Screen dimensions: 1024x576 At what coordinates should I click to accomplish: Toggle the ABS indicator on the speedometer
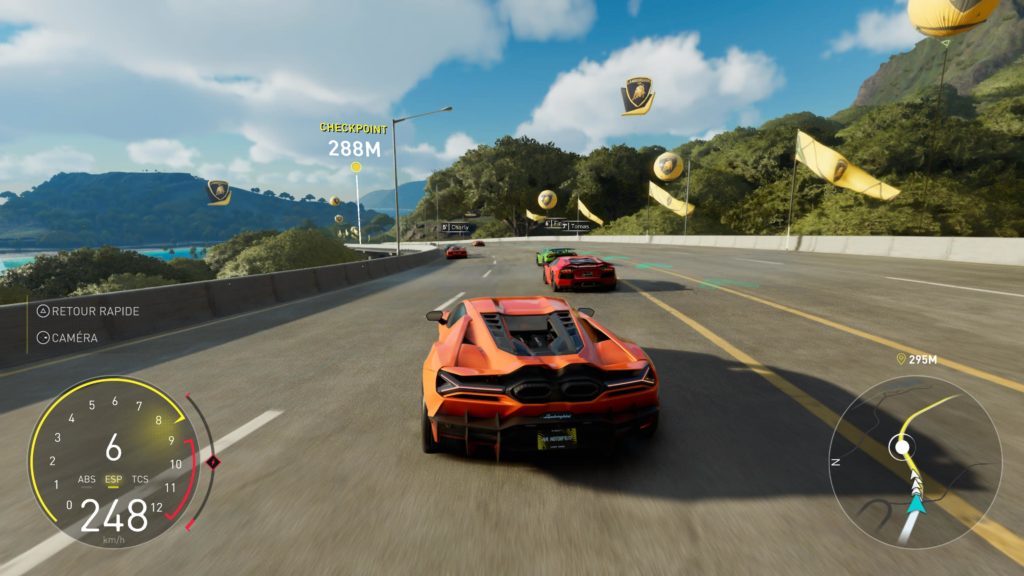87,479
